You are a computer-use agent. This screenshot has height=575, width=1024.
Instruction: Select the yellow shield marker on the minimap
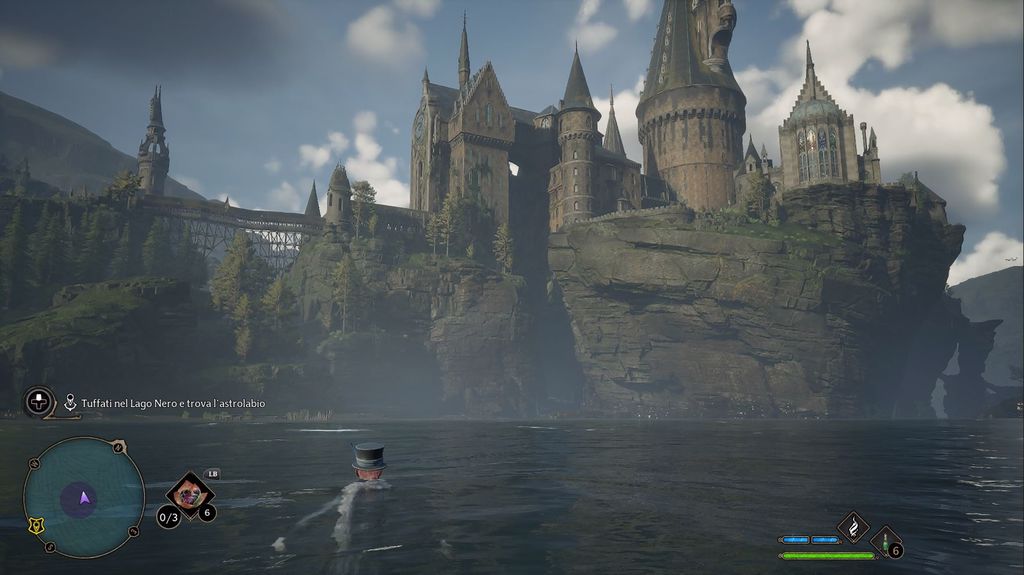click(x=37, y=524)
